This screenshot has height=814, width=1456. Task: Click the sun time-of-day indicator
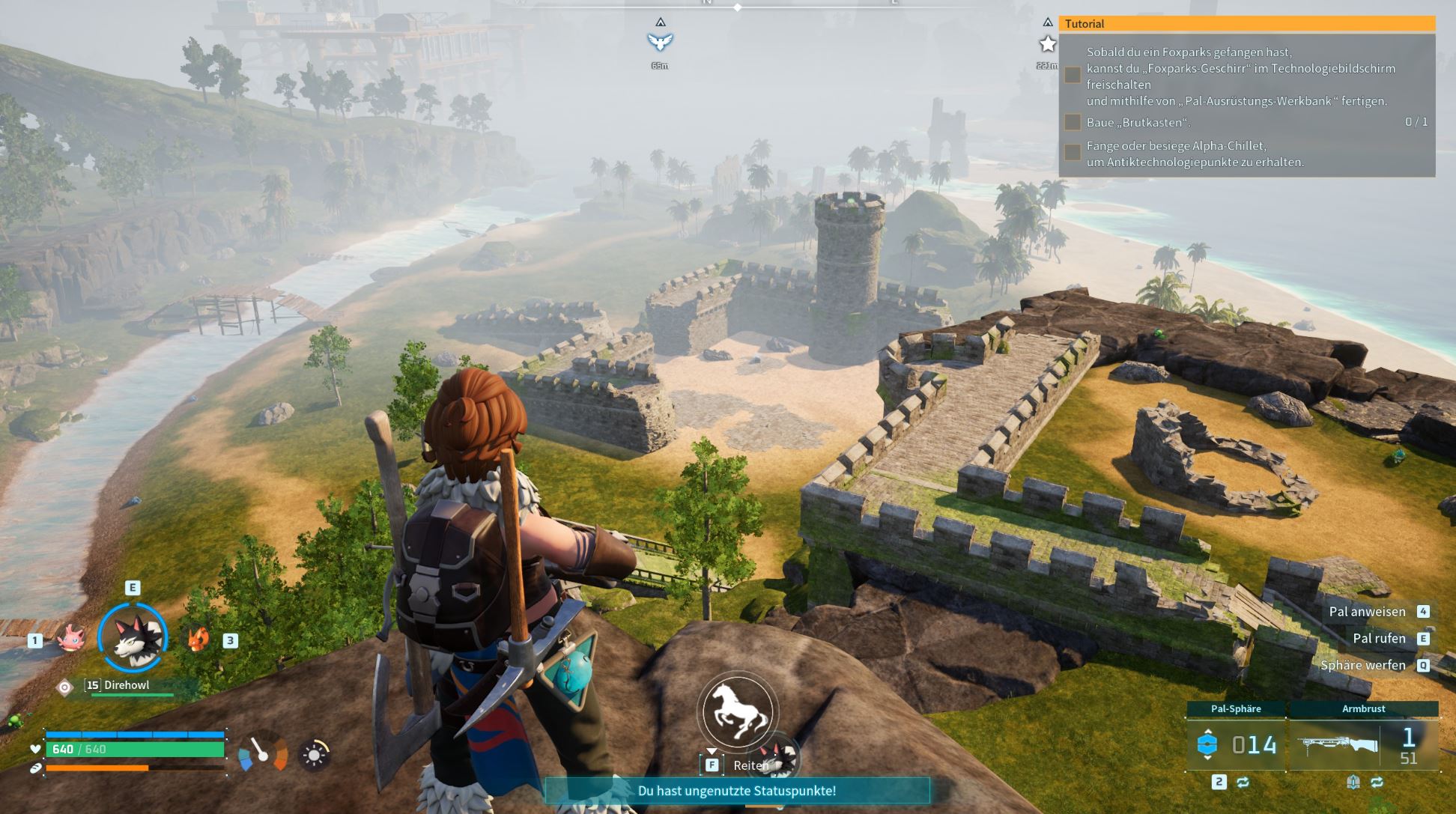click(314, 755)
